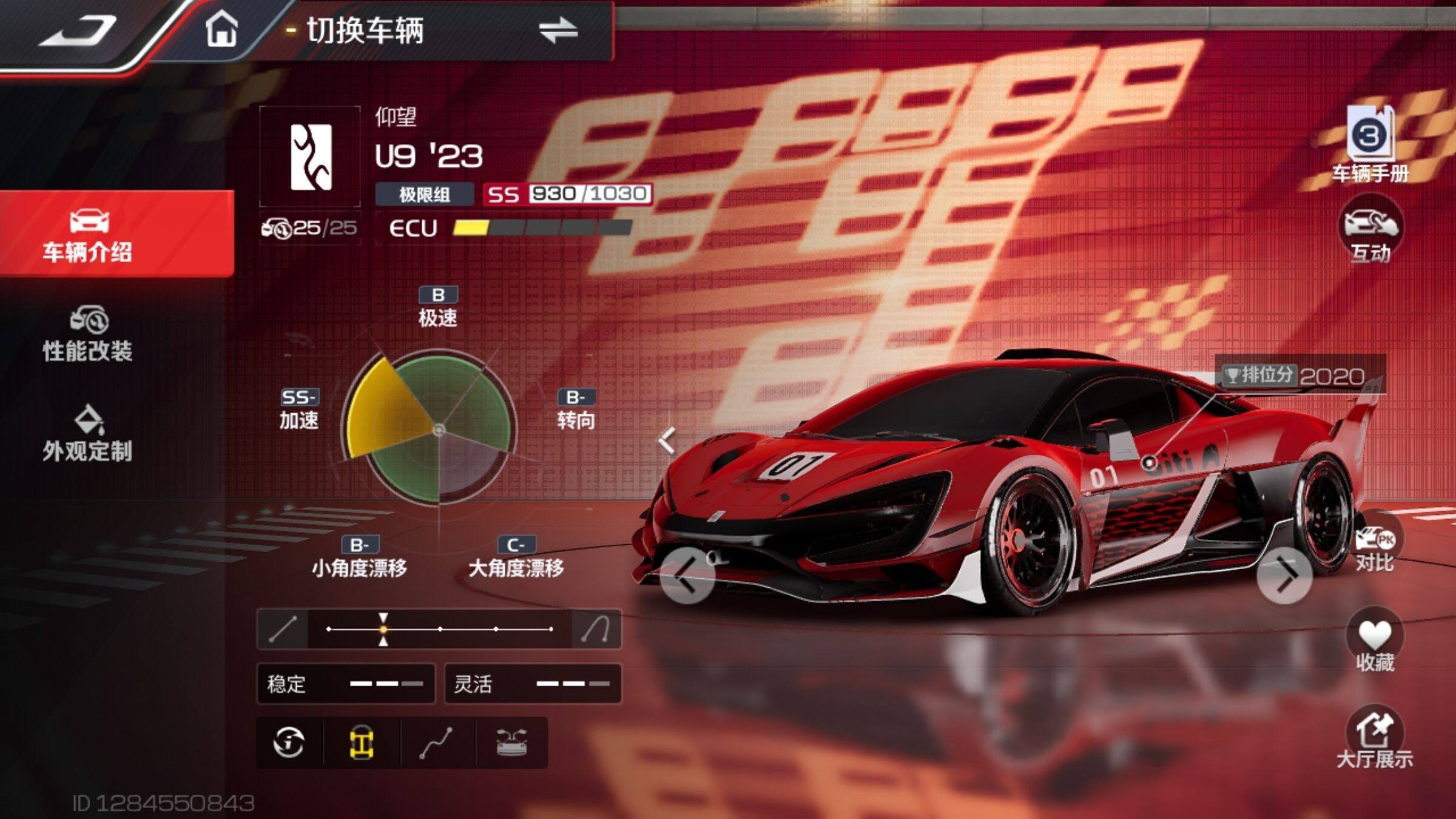Show the previous car with left arrow
Screen dimensions: 1456x819
687,576
